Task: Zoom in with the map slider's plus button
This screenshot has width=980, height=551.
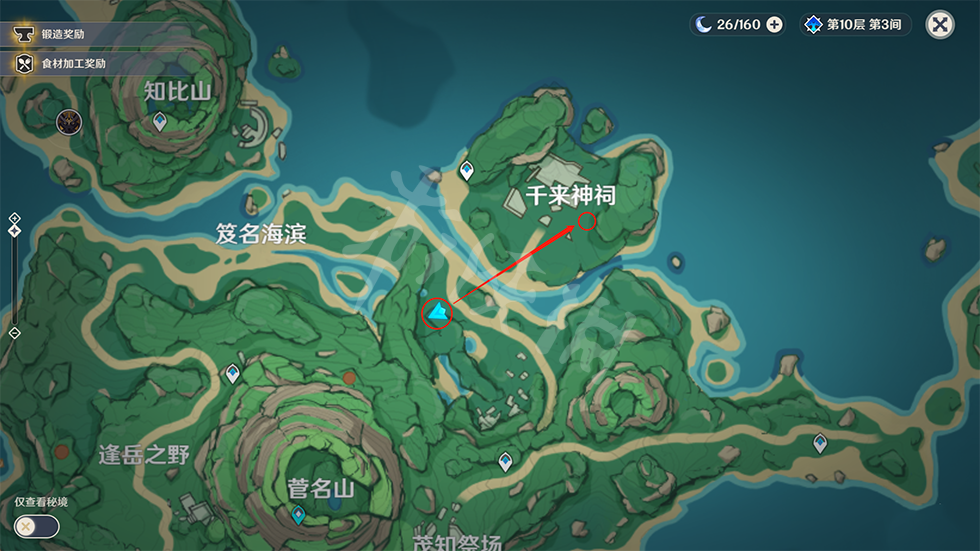Action: tap(14, 217)
